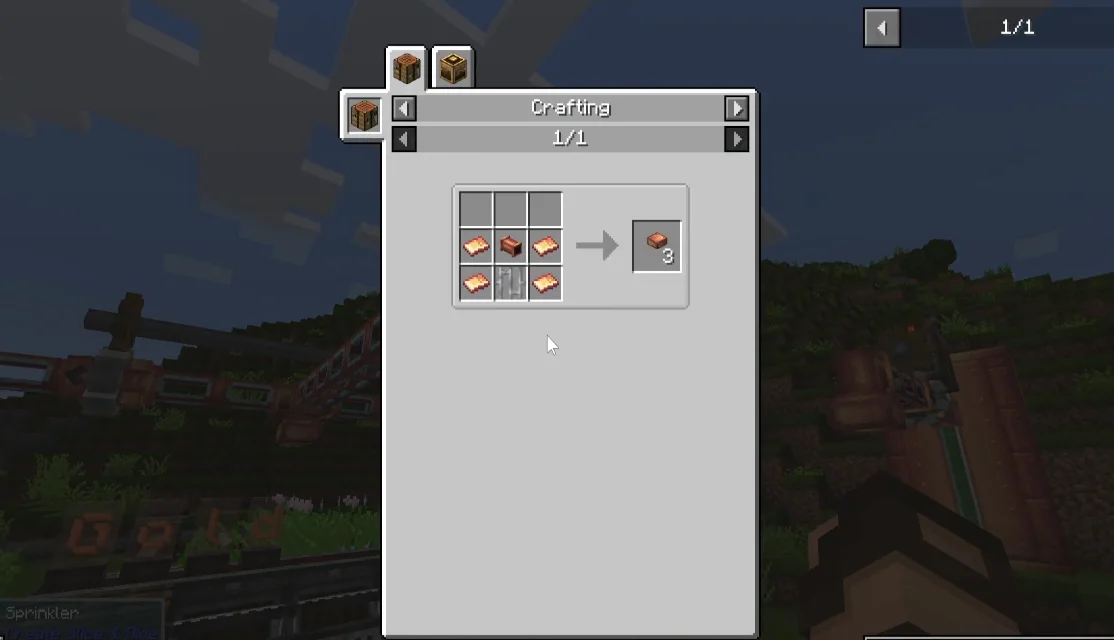Click the crafting arrow pointing to the output
Image resolution: width=1114 pixels, height=640 pixels.
pos(597,246)
